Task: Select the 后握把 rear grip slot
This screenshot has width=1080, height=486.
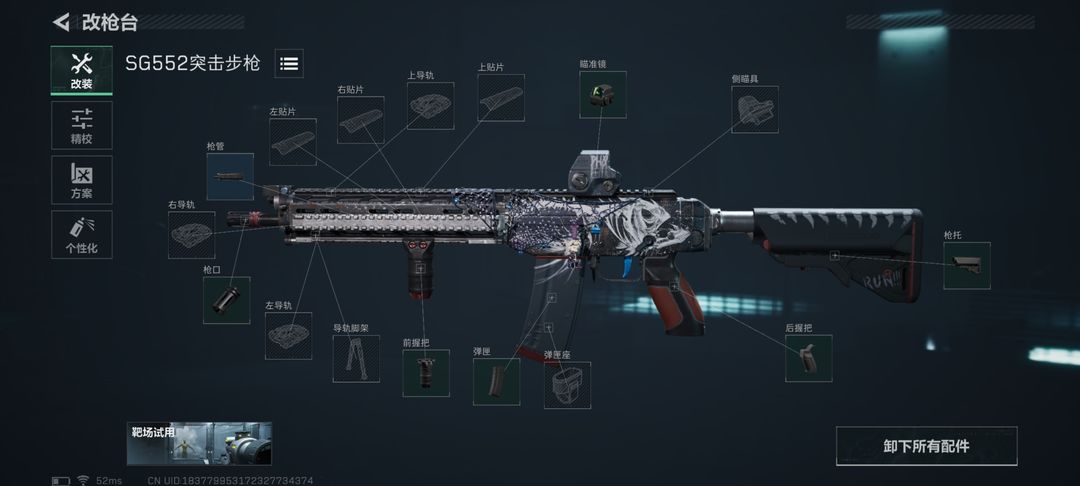Action: (x=809, y=358)
